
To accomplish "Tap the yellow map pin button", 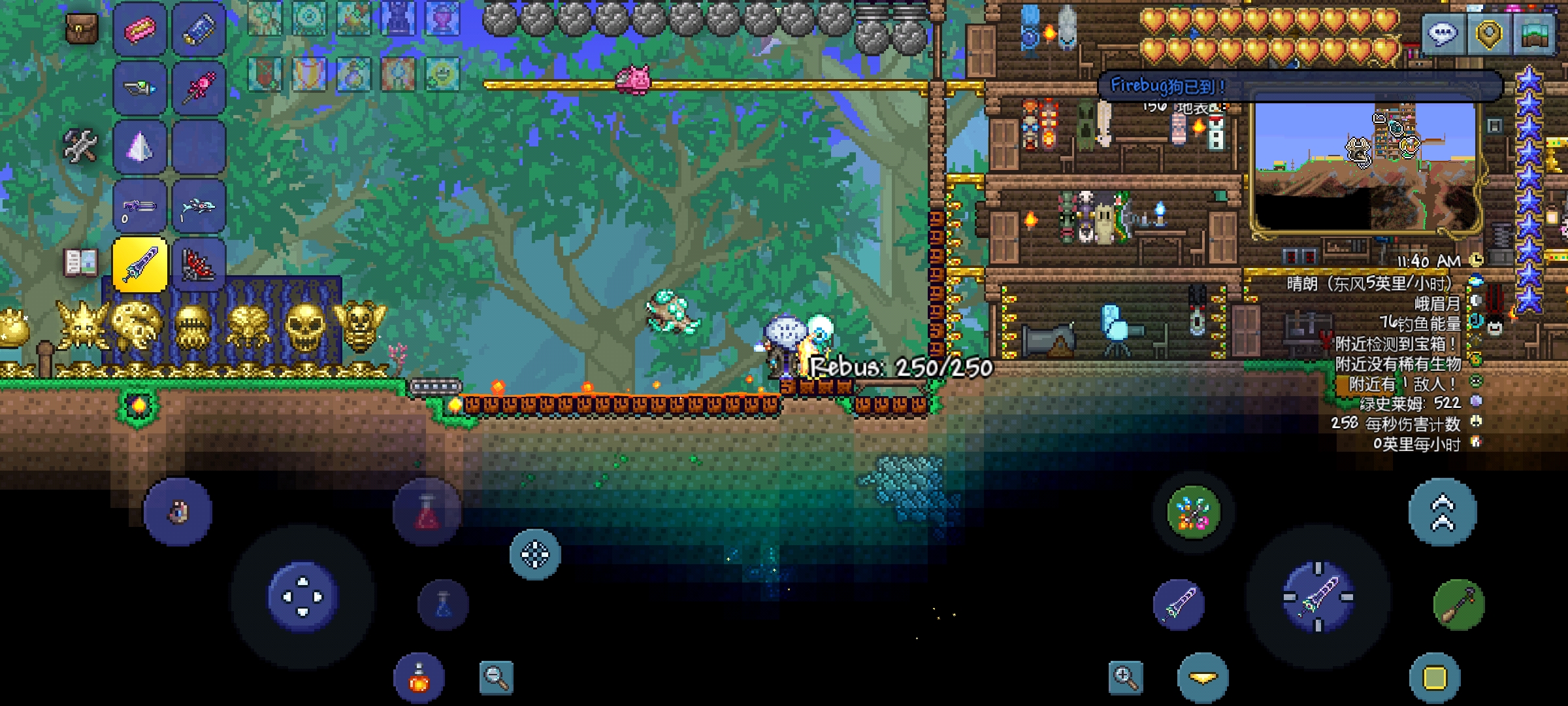I will click(1489, 33).
